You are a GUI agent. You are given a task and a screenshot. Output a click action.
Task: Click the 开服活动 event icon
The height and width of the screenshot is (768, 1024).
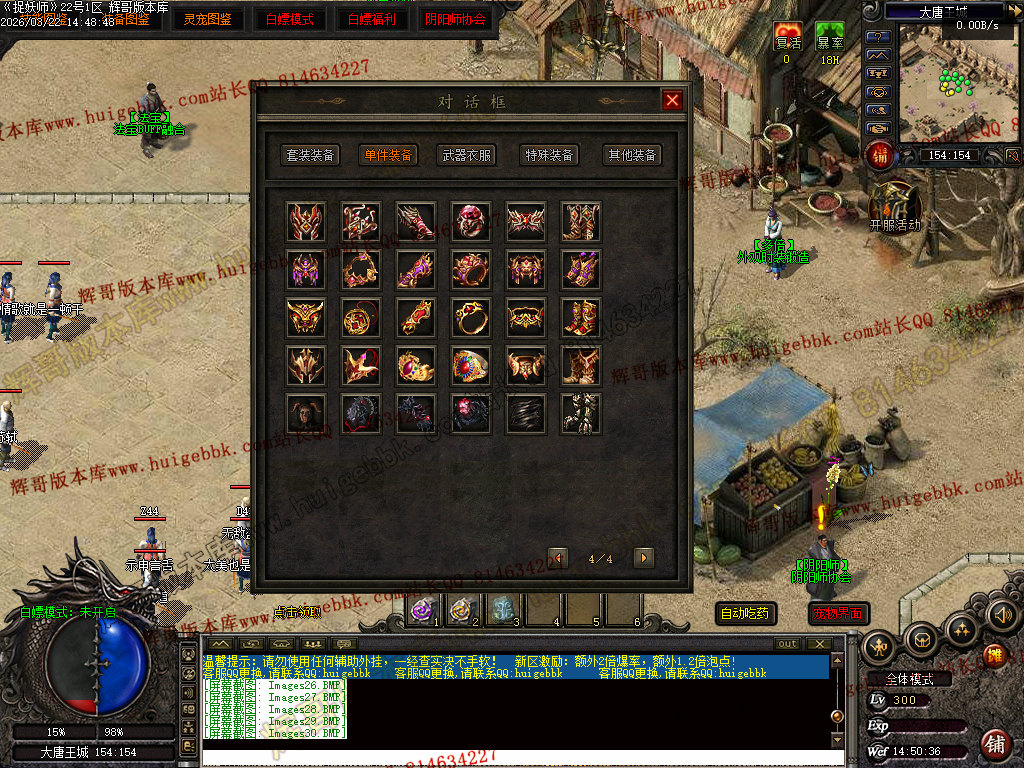coord(894,204)
